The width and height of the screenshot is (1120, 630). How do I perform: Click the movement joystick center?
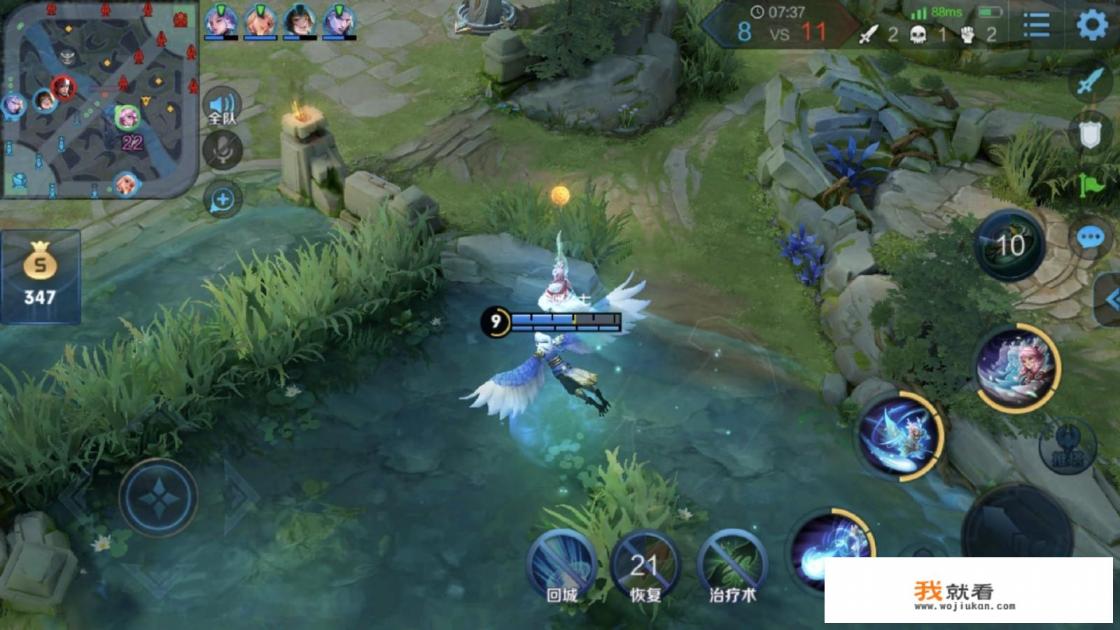tap(158, 497)
